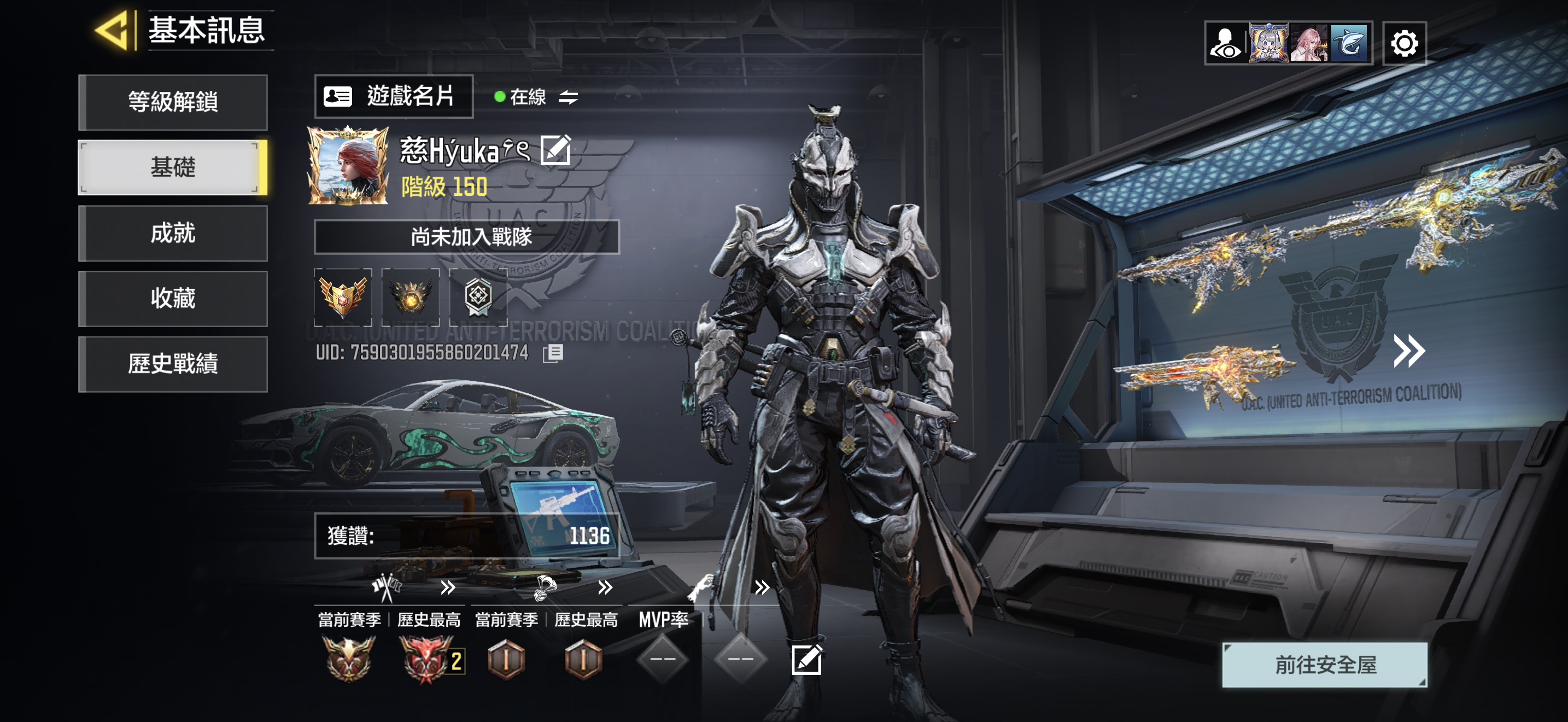This screenshot has height=722, width=1568.
Task: Expand the weapon showcase double arrow
Action: (x=1408, y=351)
